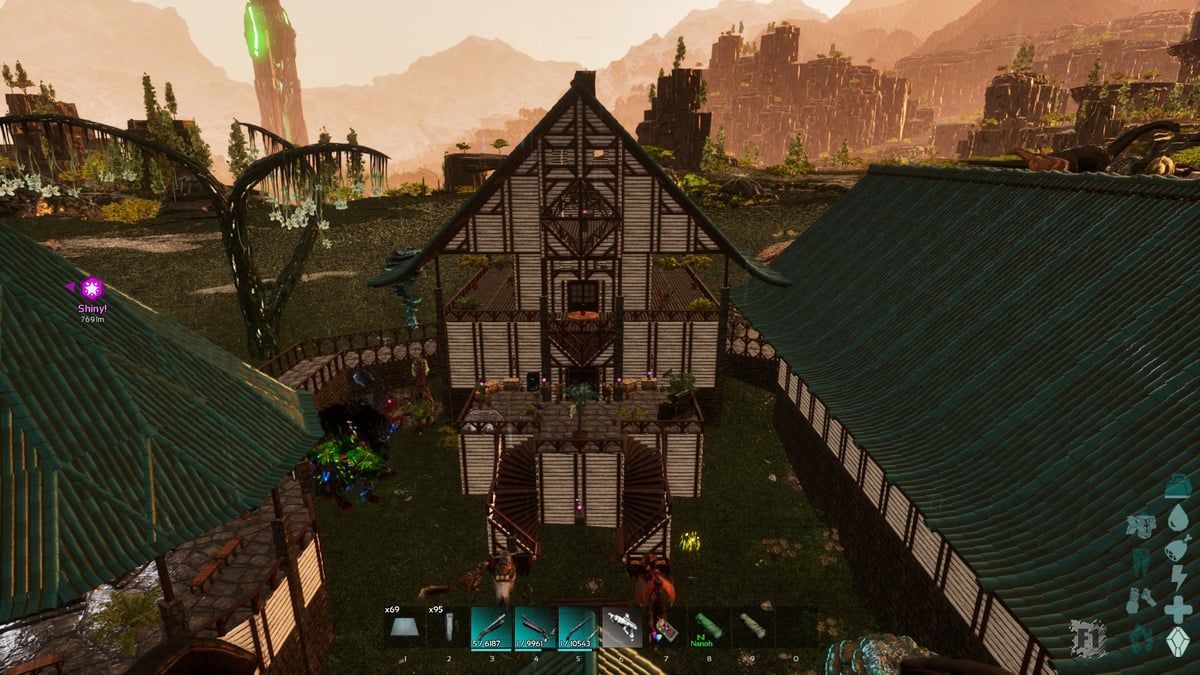Select the white tool in the highlighted slot
This screenshot has height=675, width=1200.
[x=622, y=627]
